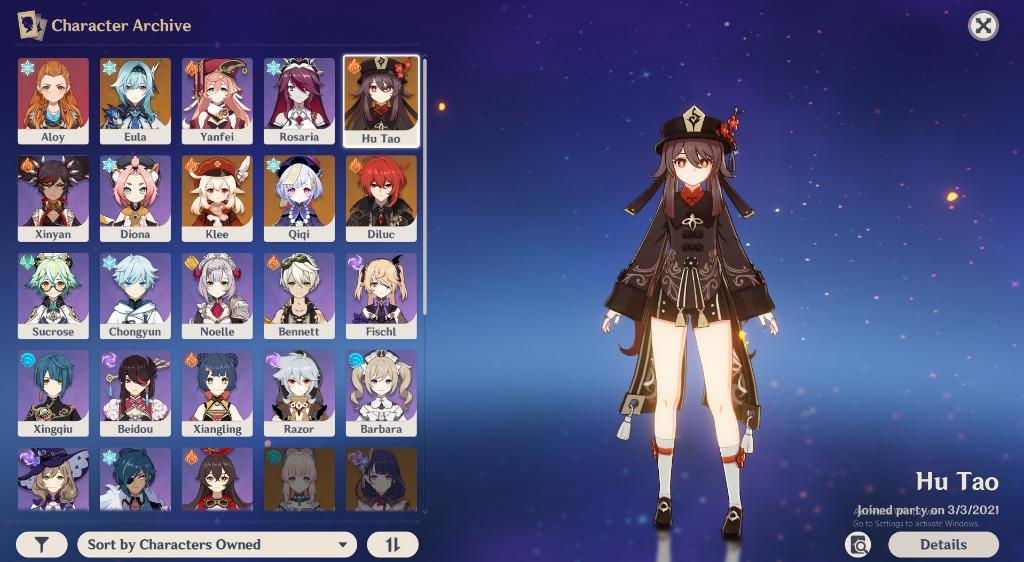This screenshot has height=562, width=1024.
Task: Click the magnifier preview icon beside Details
Action: pyautogui.click(x=857, y=545)
